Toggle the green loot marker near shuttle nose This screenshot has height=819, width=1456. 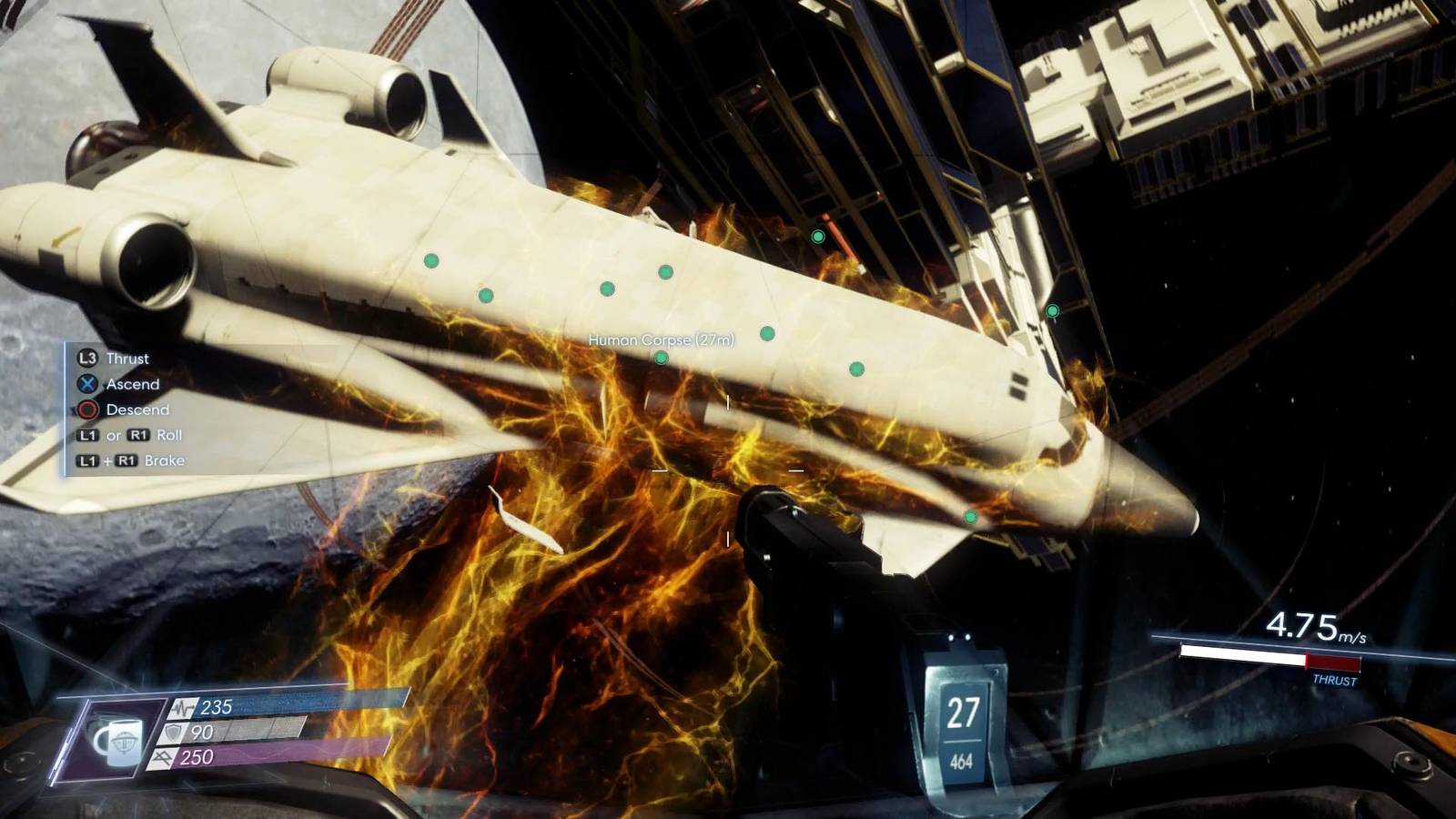969,516
